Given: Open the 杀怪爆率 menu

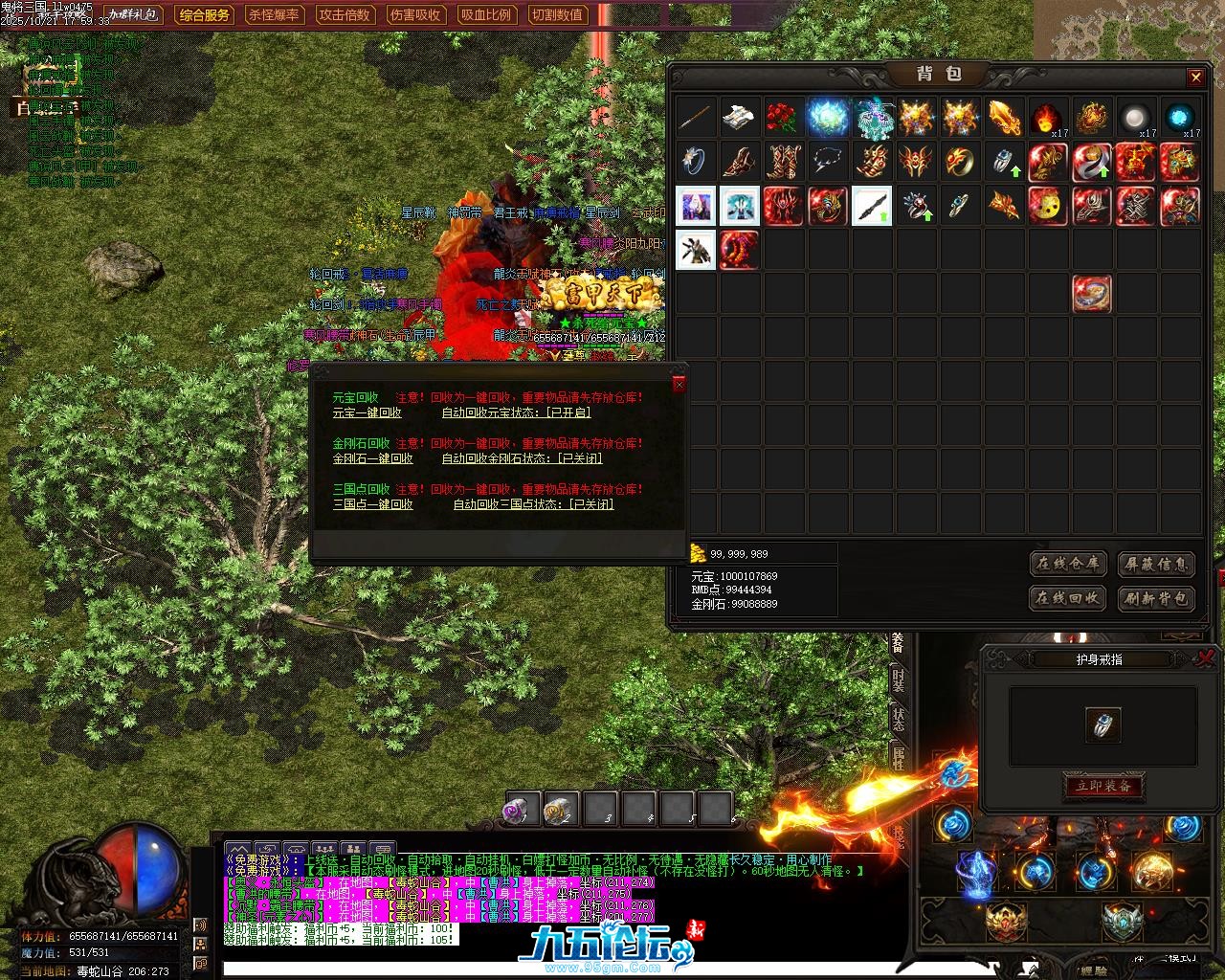Looking at the screenshot, I should tap(274, 15).
